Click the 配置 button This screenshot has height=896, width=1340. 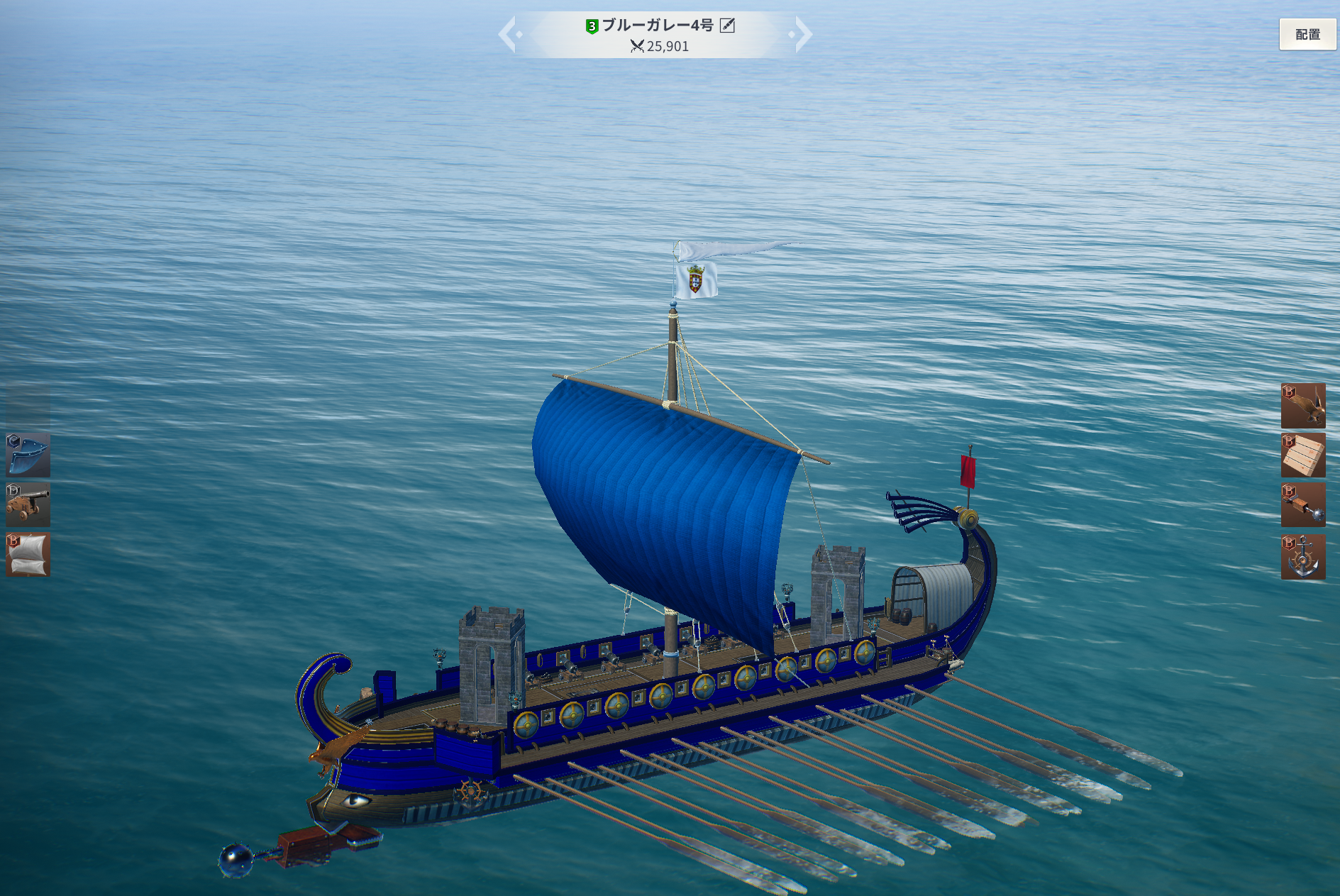1307,34
